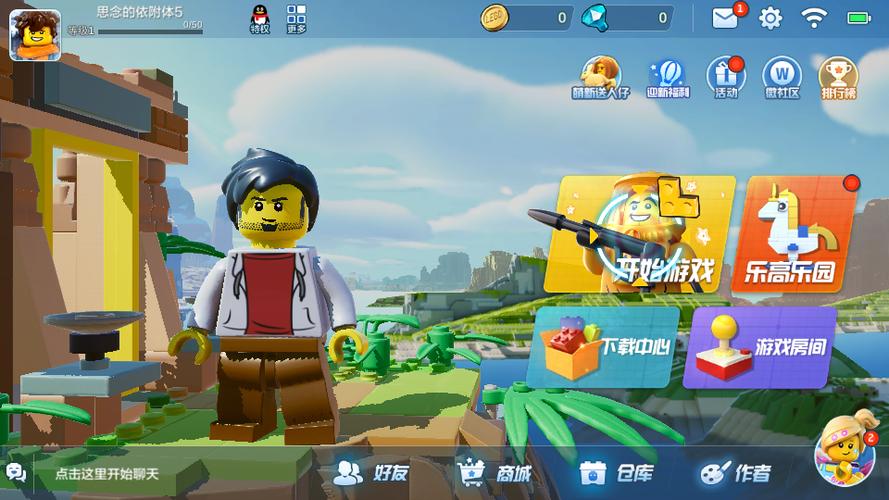Screen dimensions: 889x500
Task: Open the 活动 events gift icon
Action: click(726, 77)
